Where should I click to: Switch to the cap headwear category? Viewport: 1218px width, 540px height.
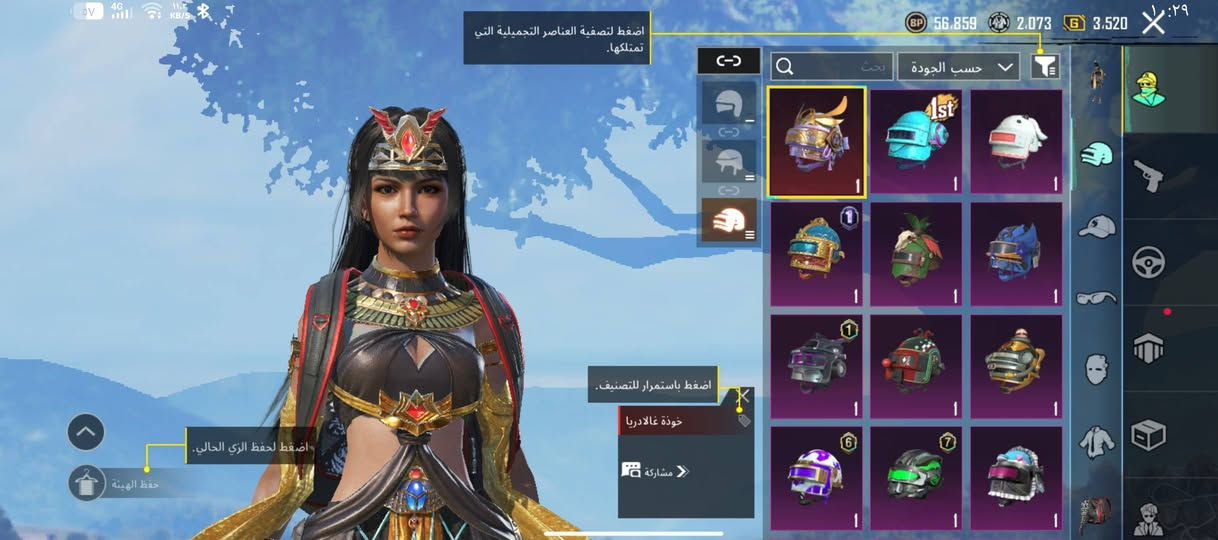pos(1096,225)
